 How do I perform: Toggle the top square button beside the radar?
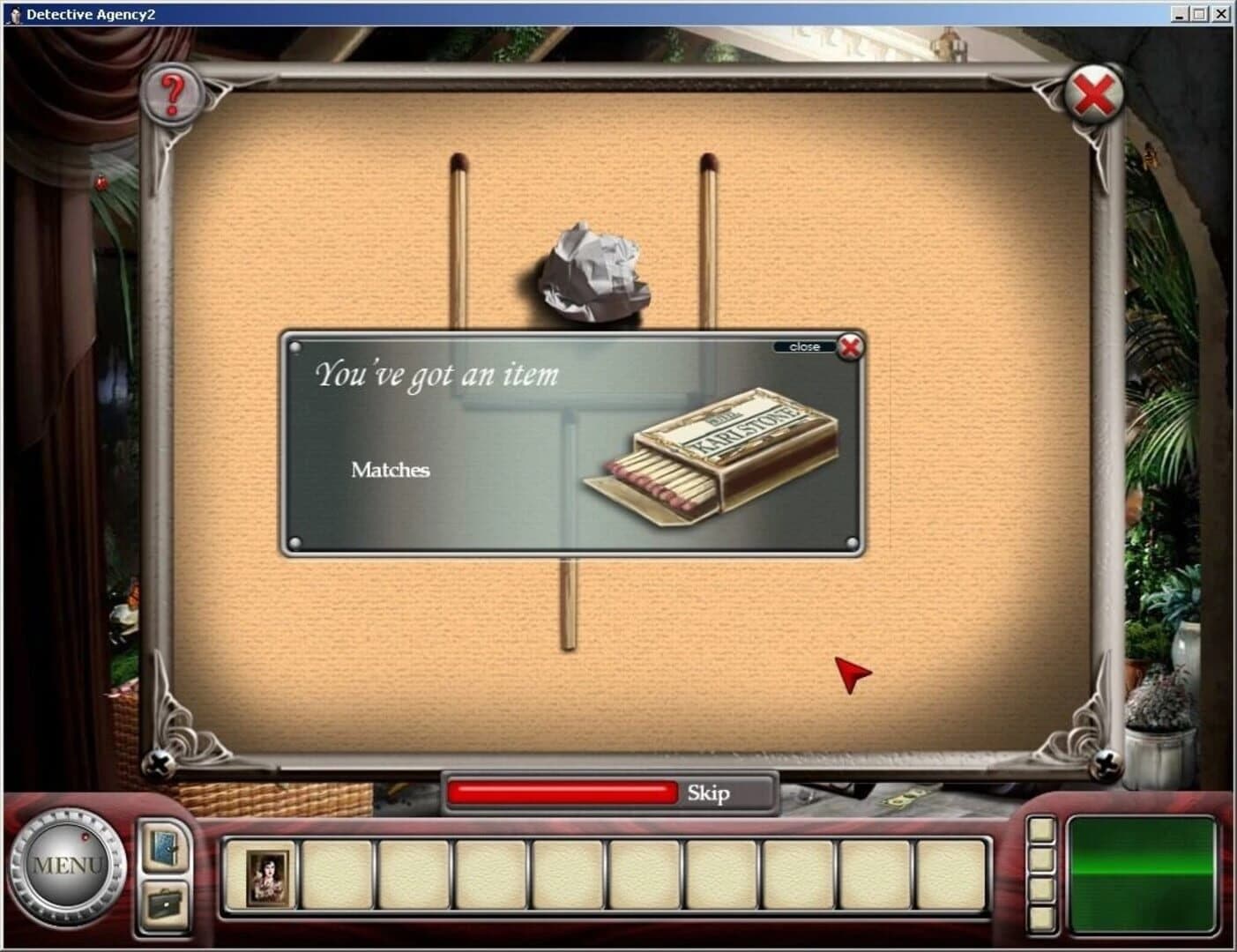pos(1043,830)
